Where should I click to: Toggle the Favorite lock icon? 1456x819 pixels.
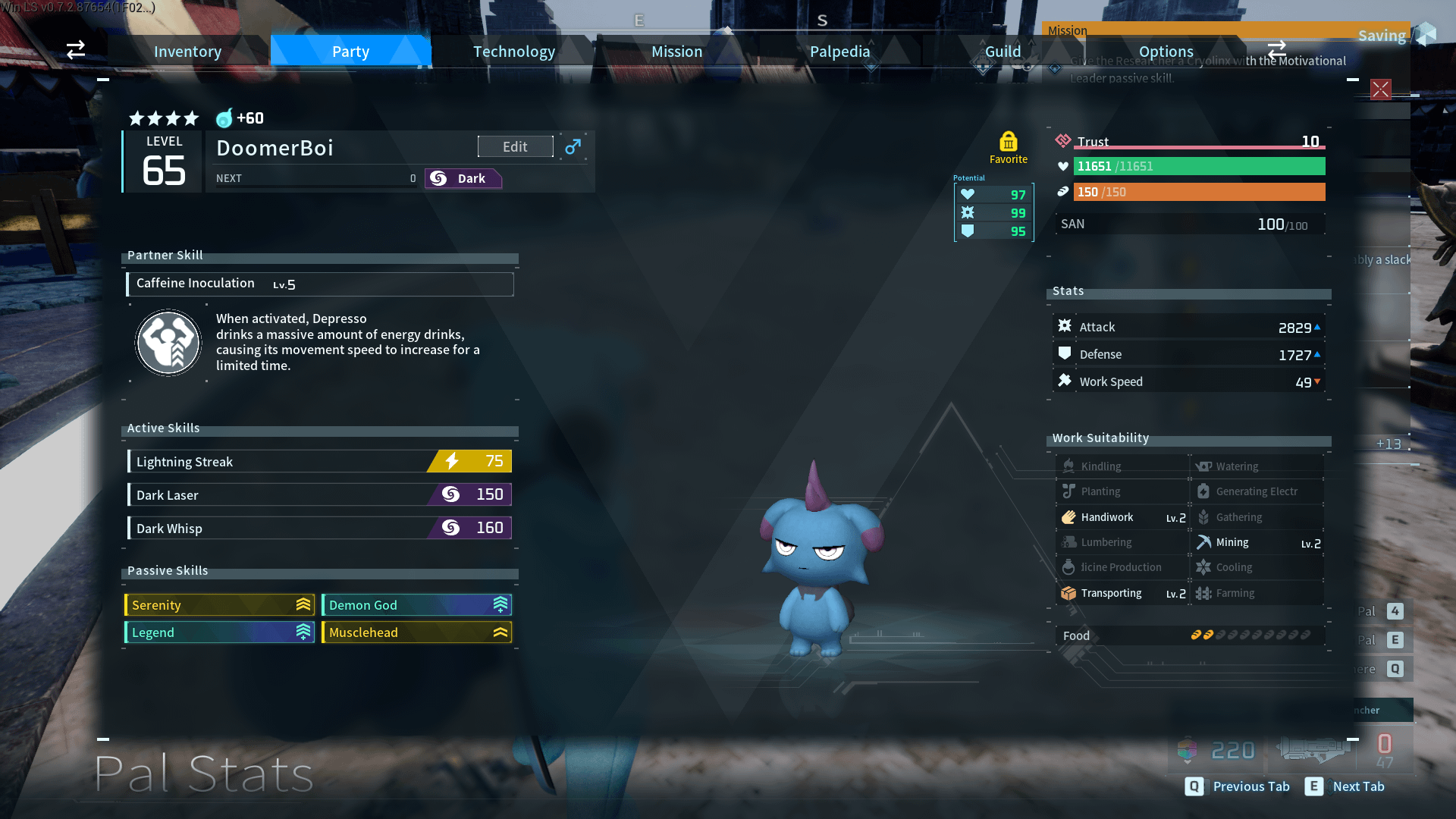click(1008, 143)
